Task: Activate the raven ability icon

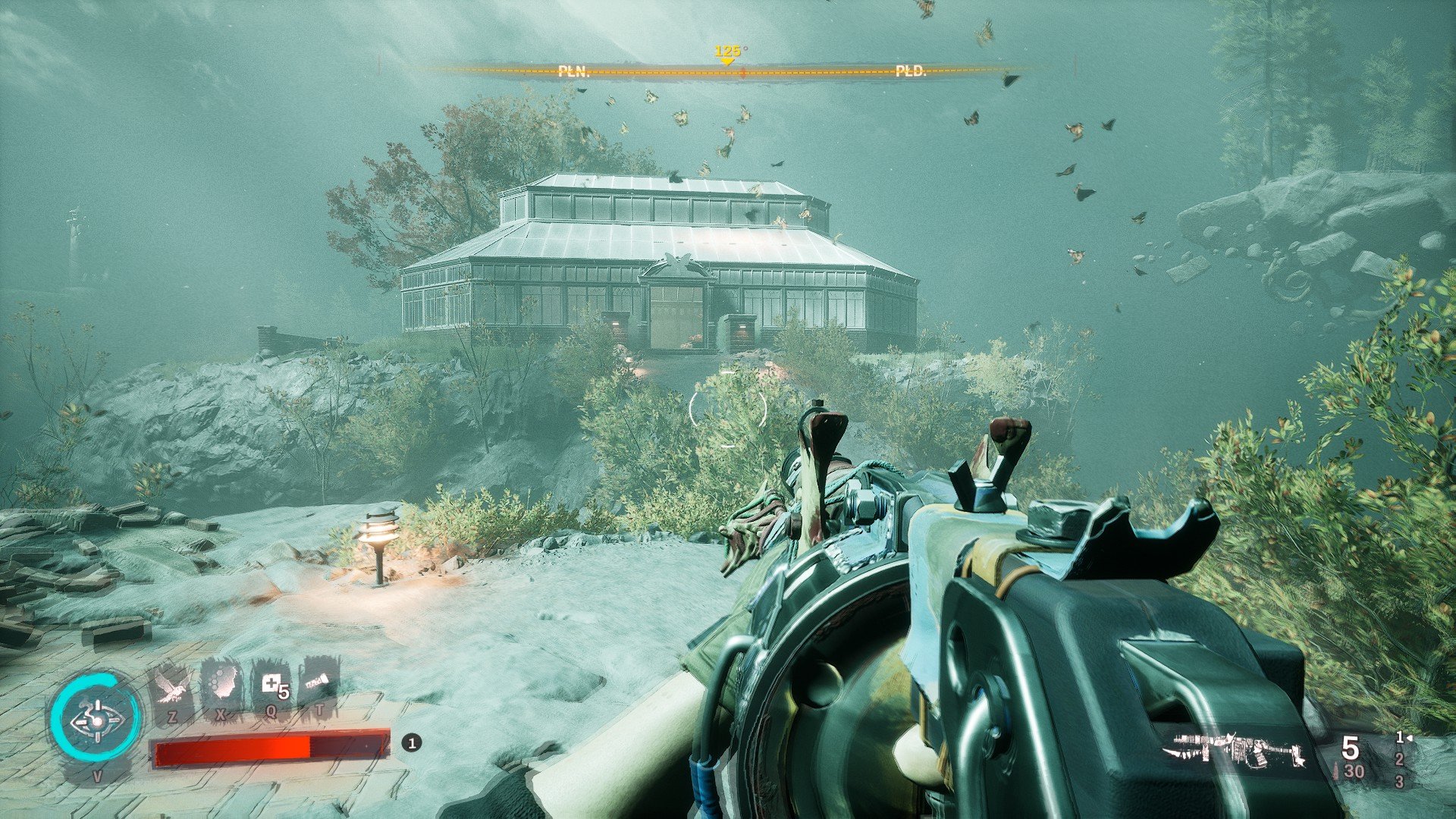Action: coord(172,687)
